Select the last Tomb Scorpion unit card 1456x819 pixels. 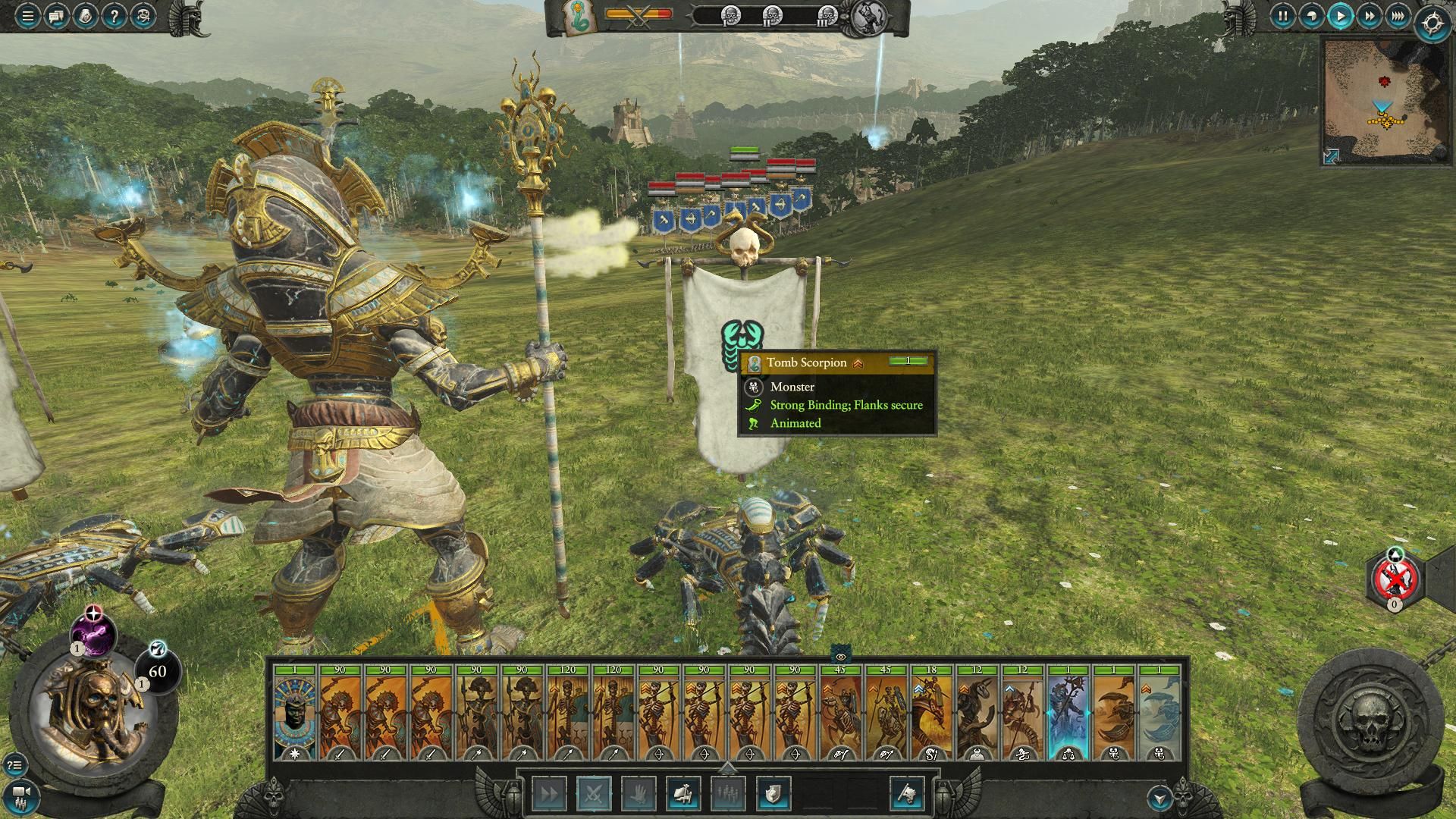[1159, 713]
